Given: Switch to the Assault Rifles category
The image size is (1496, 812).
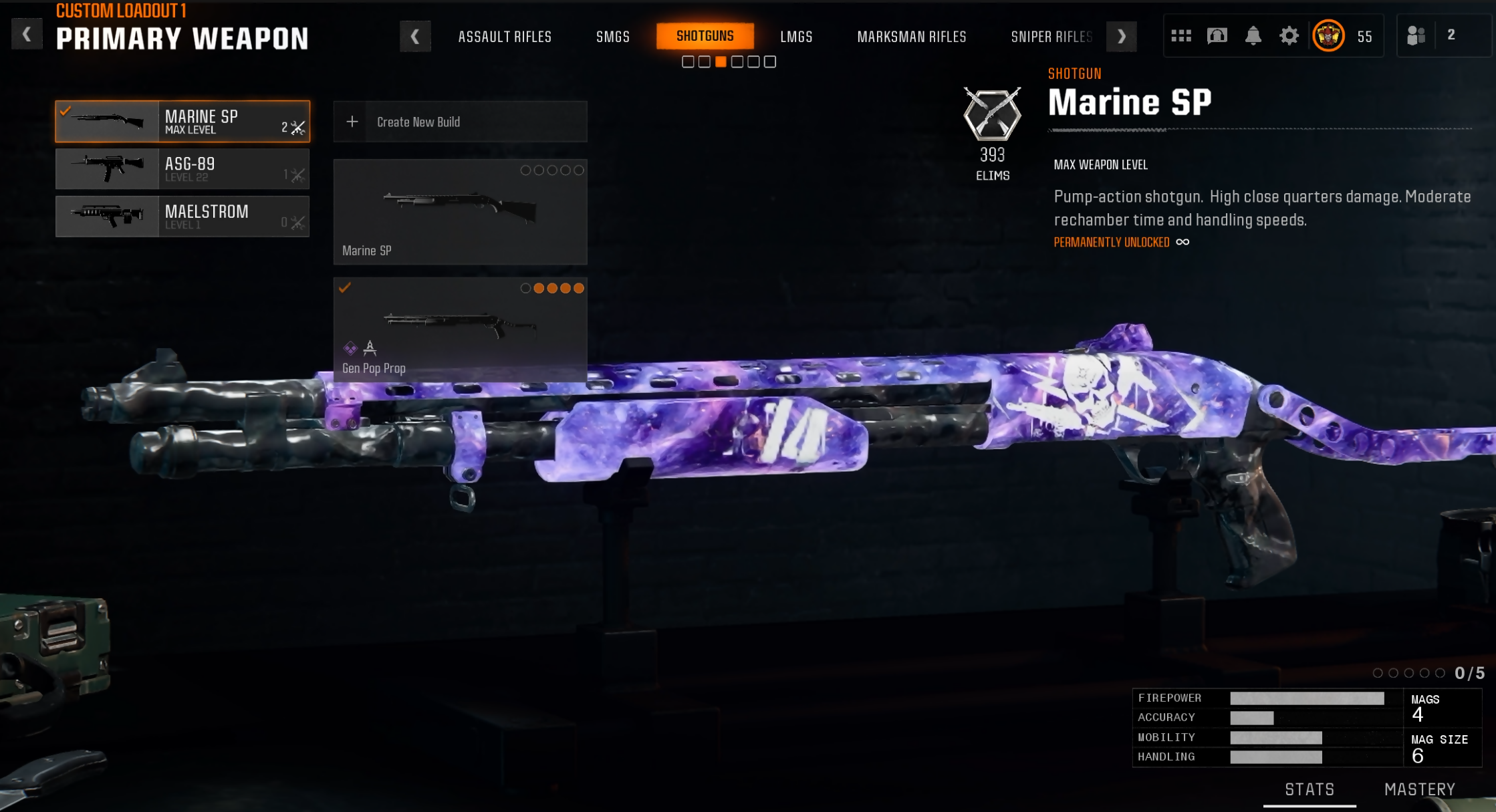Looking at the screenshot, I should 505,37.
